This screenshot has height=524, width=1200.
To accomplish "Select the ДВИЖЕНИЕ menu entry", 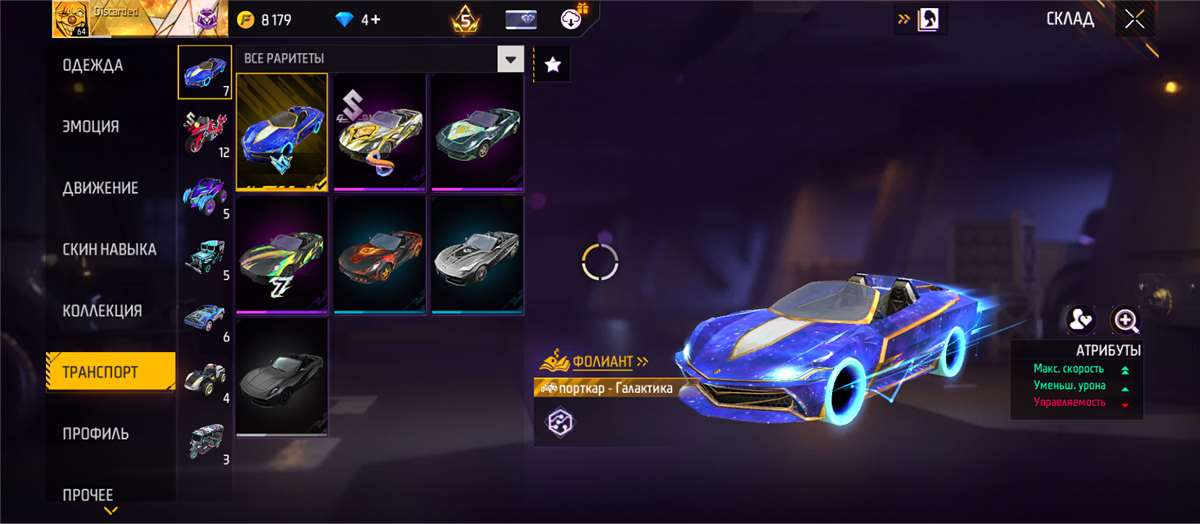I will [100, 188].
